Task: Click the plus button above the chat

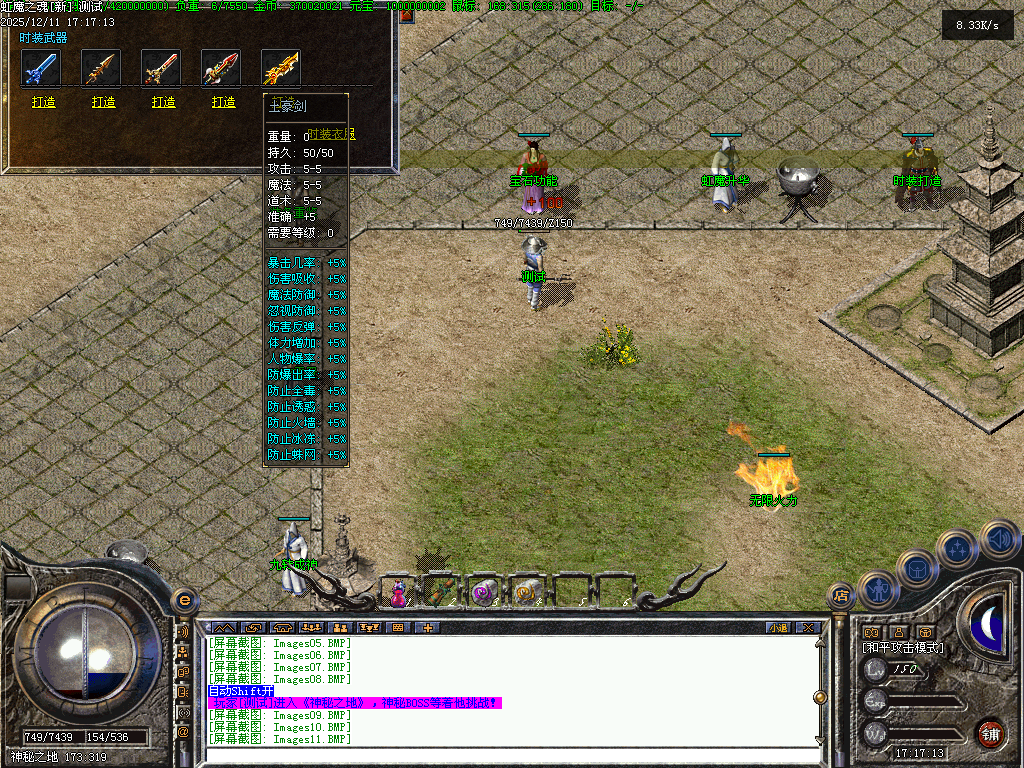Action: [x=427, y=628]
